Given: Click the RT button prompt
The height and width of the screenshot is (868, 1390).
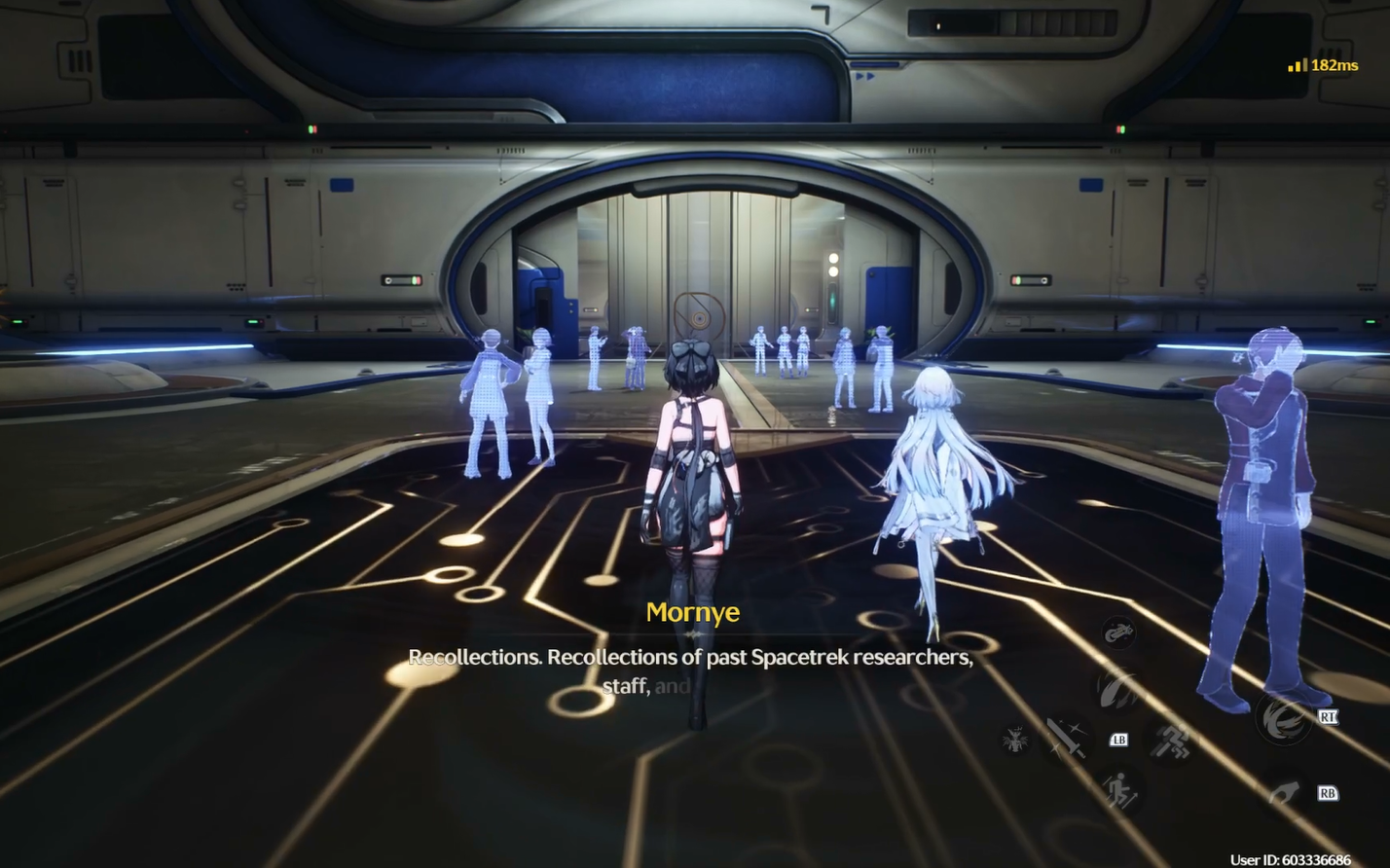Looking at the screenshot, I should (1329, 716).
